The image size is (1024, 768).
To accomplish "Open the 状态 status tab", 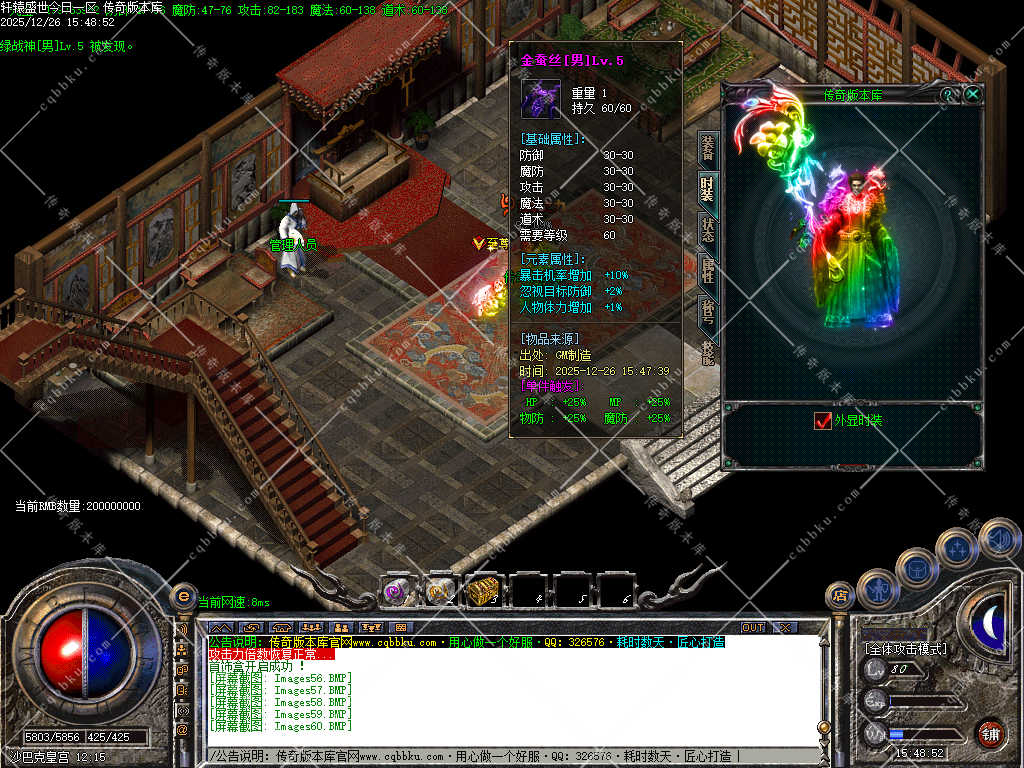I will [x=707, y=229].
